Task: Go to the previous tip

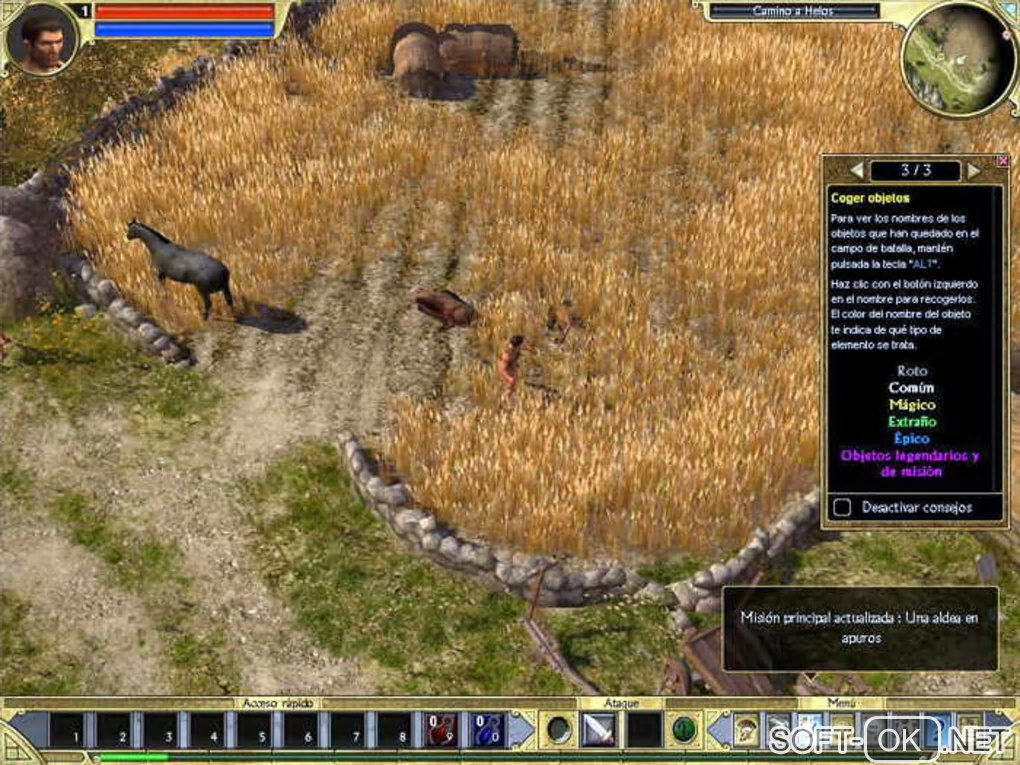Action: [856, 170]
